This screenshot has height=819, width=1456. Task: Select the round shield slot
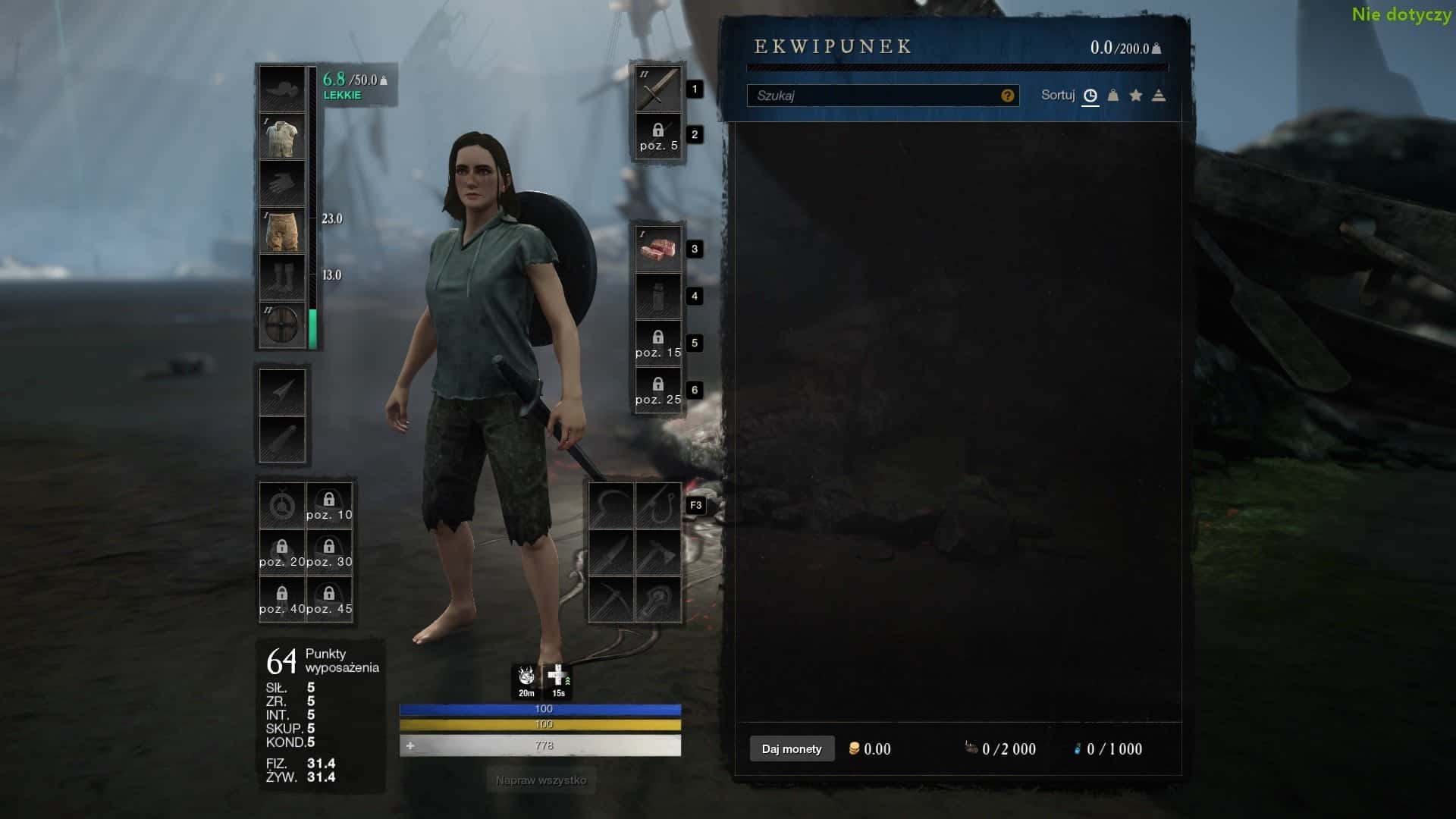click(282, 325)
